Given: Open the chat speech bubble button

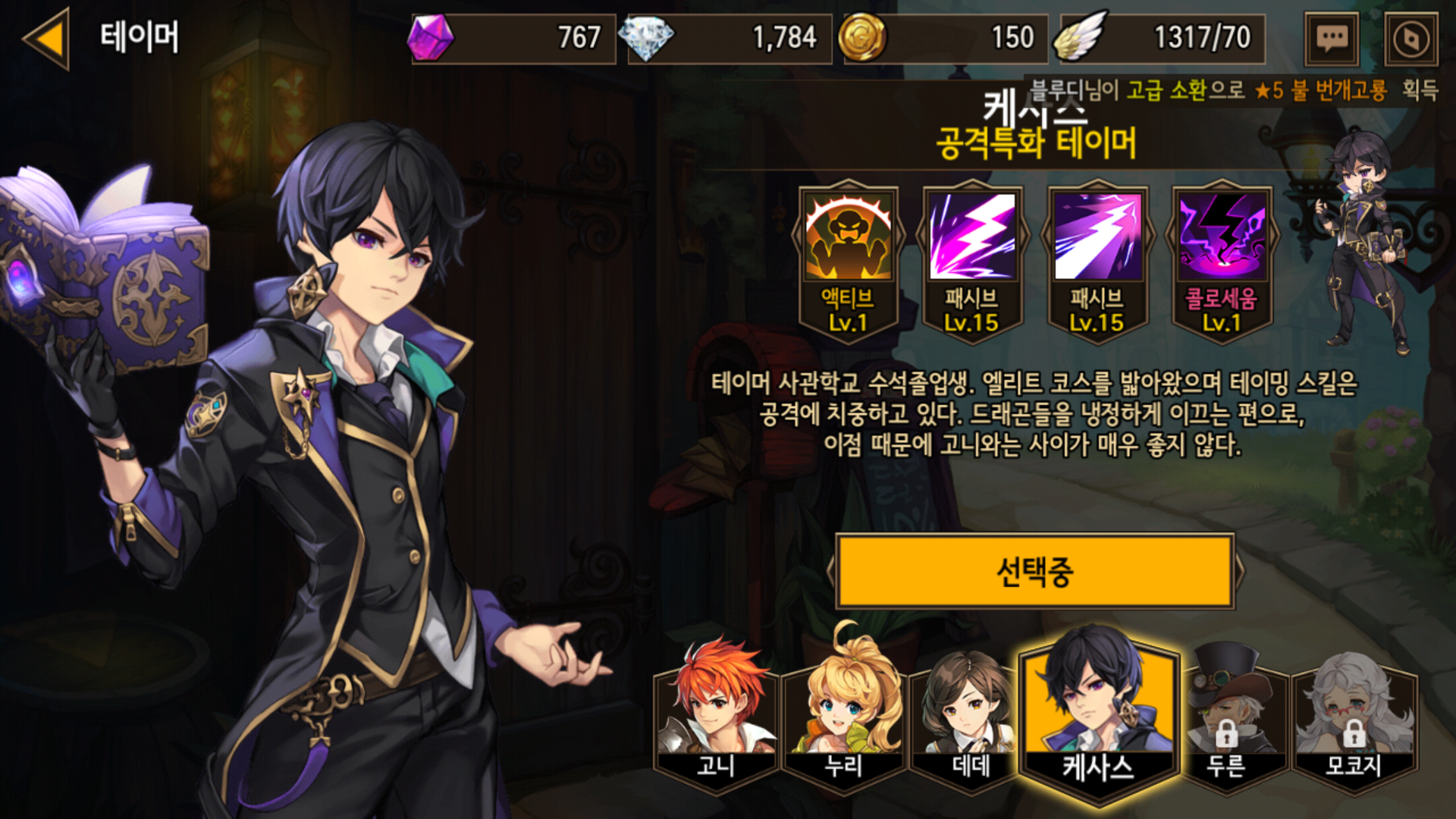Looking at the screenshot, I should coord(1332,38).
